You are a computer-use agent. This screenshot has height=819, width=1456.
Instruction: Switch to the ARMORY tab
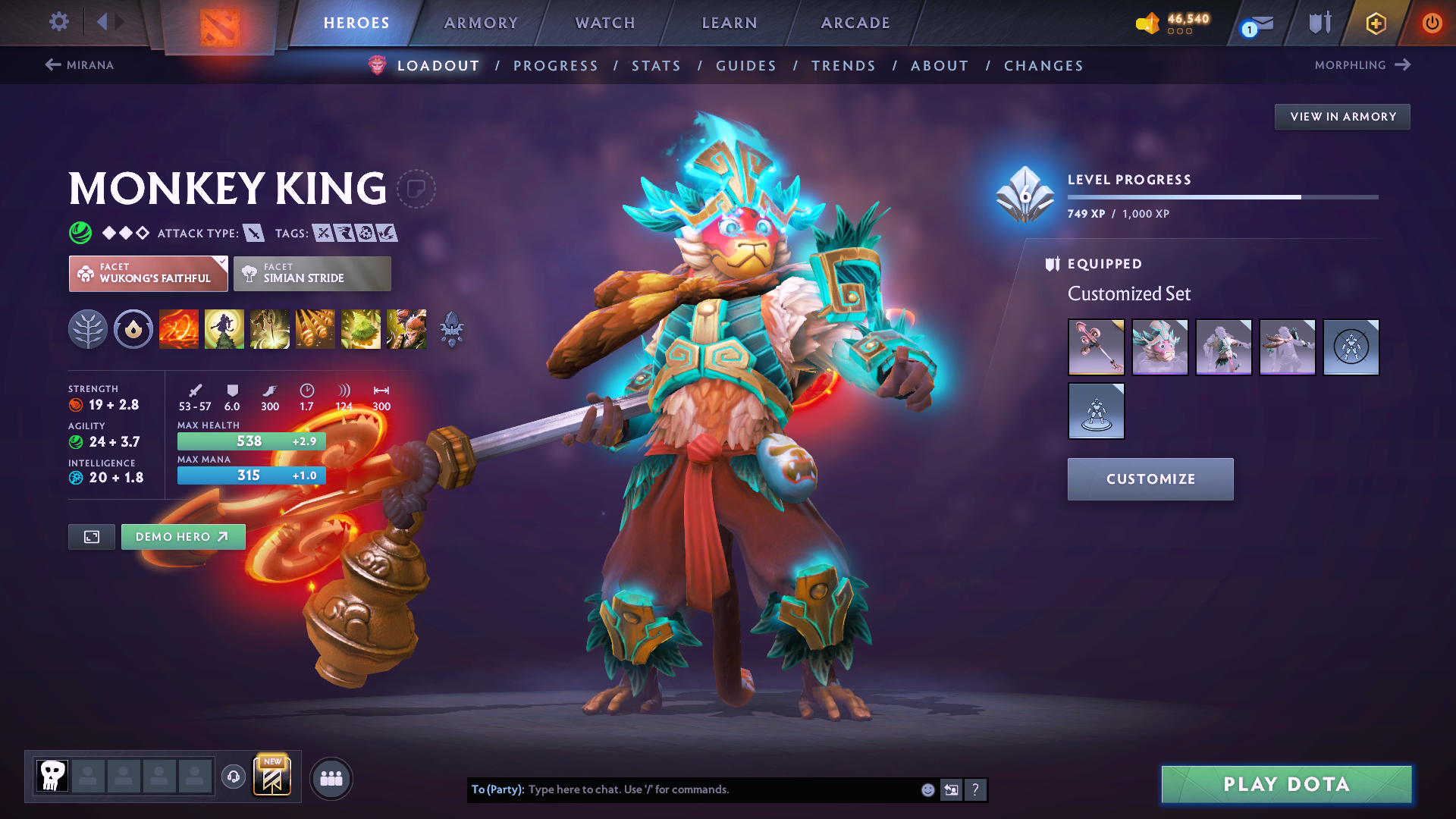pyautogui.click(x=481, y=23)
